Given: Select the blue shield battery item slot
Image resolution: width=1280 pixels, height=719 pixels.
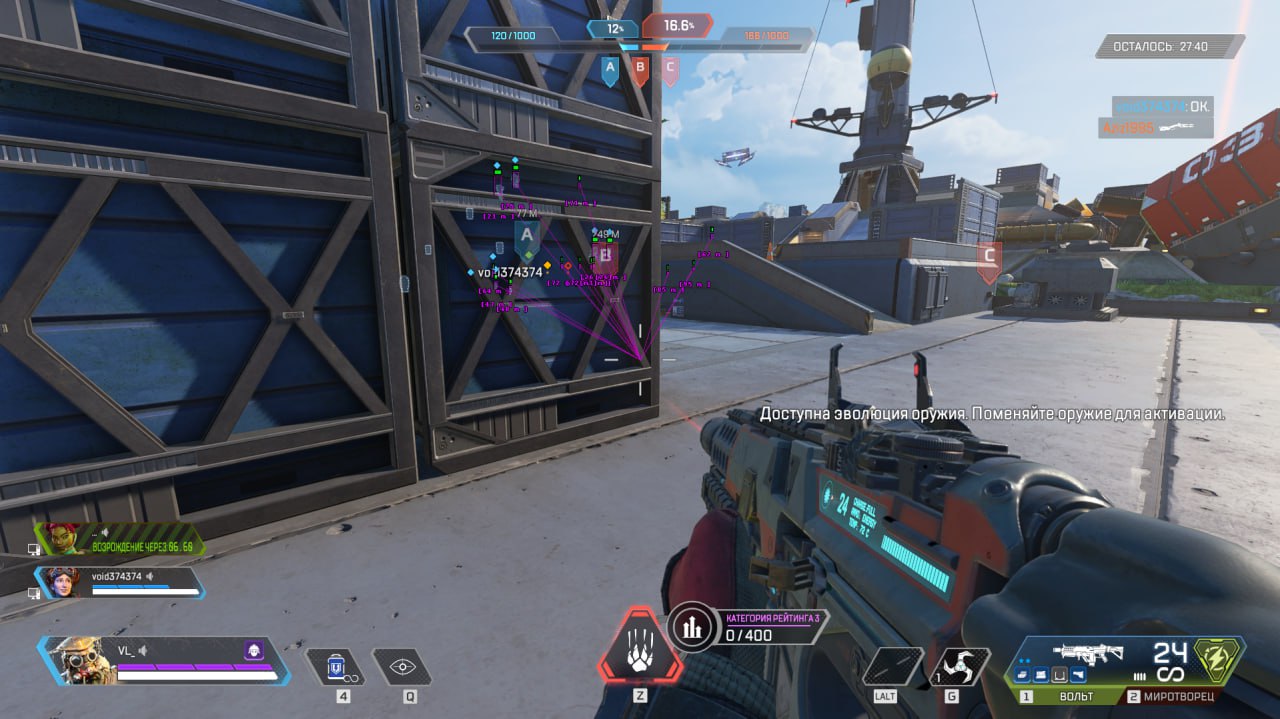Looking at the screenshot, I should 334,667.
